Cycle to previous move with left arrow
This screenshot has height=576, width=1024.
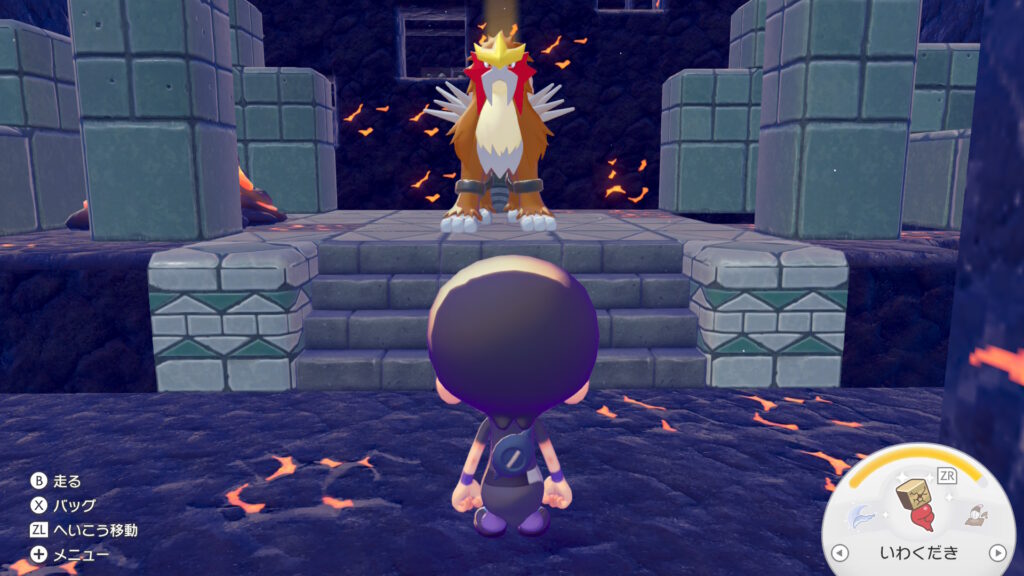(841, 552)
